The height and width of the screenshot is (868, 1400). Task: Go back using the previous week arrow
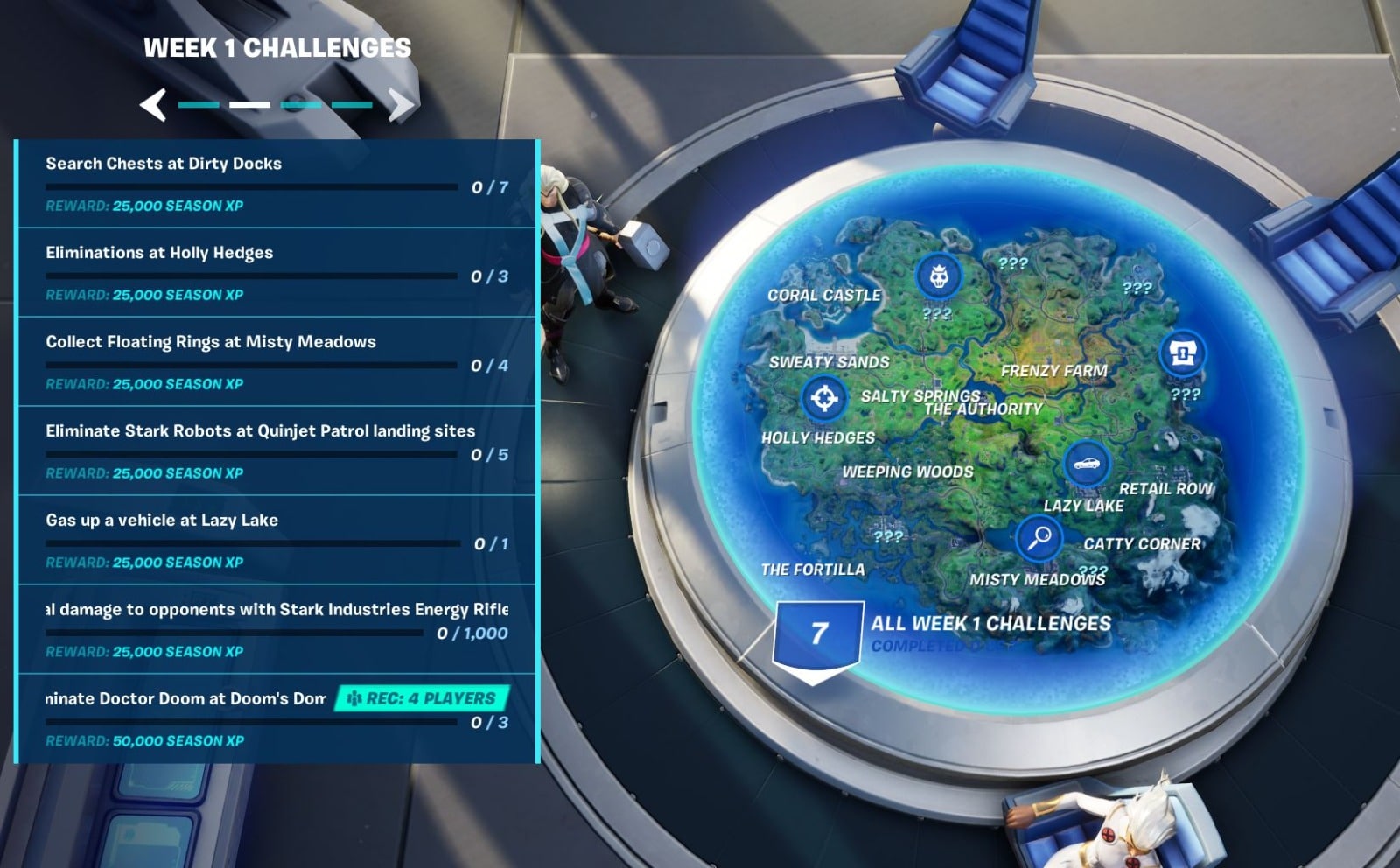pos(153,104)
